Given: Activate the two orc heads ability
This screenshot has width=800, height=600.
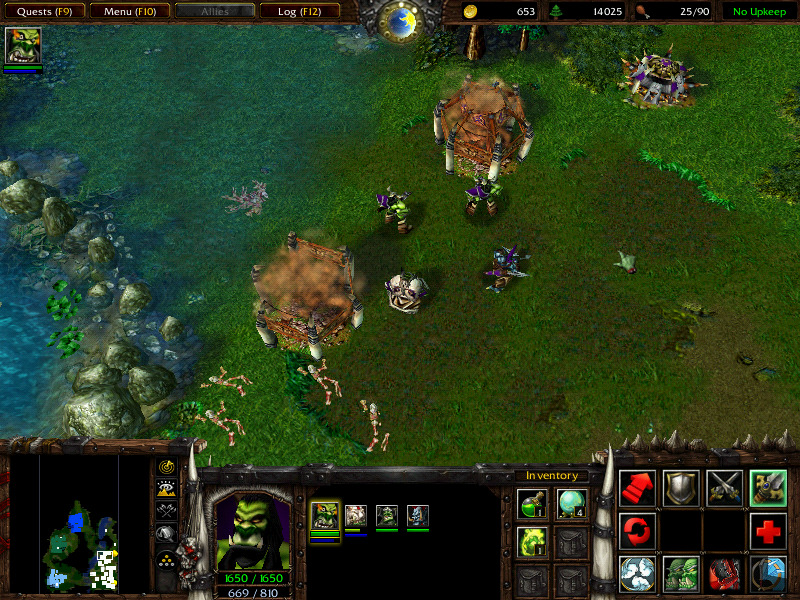Looking at the screenshot, I should (681, 574).
